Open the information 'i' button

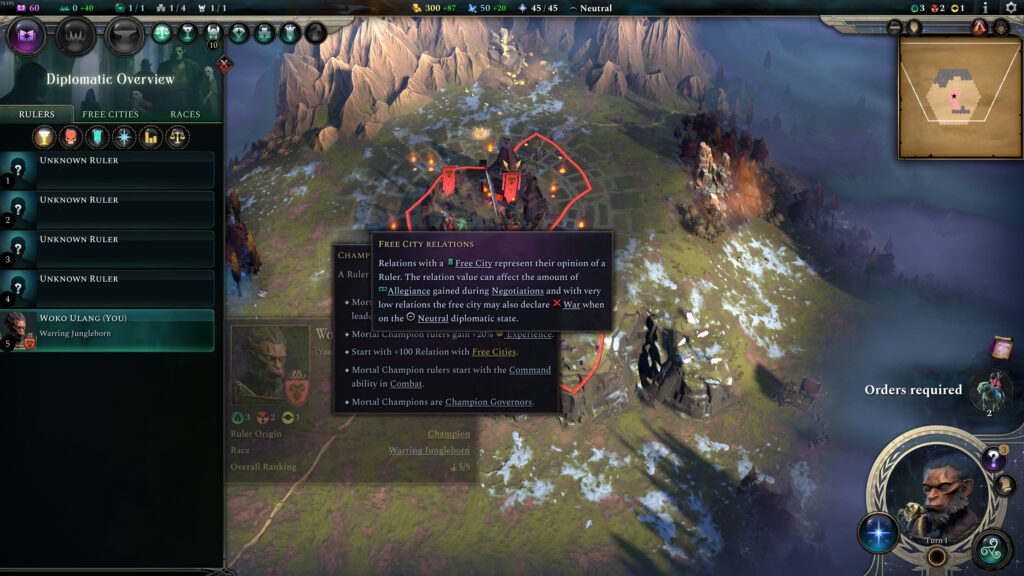(x=986, y=8)
